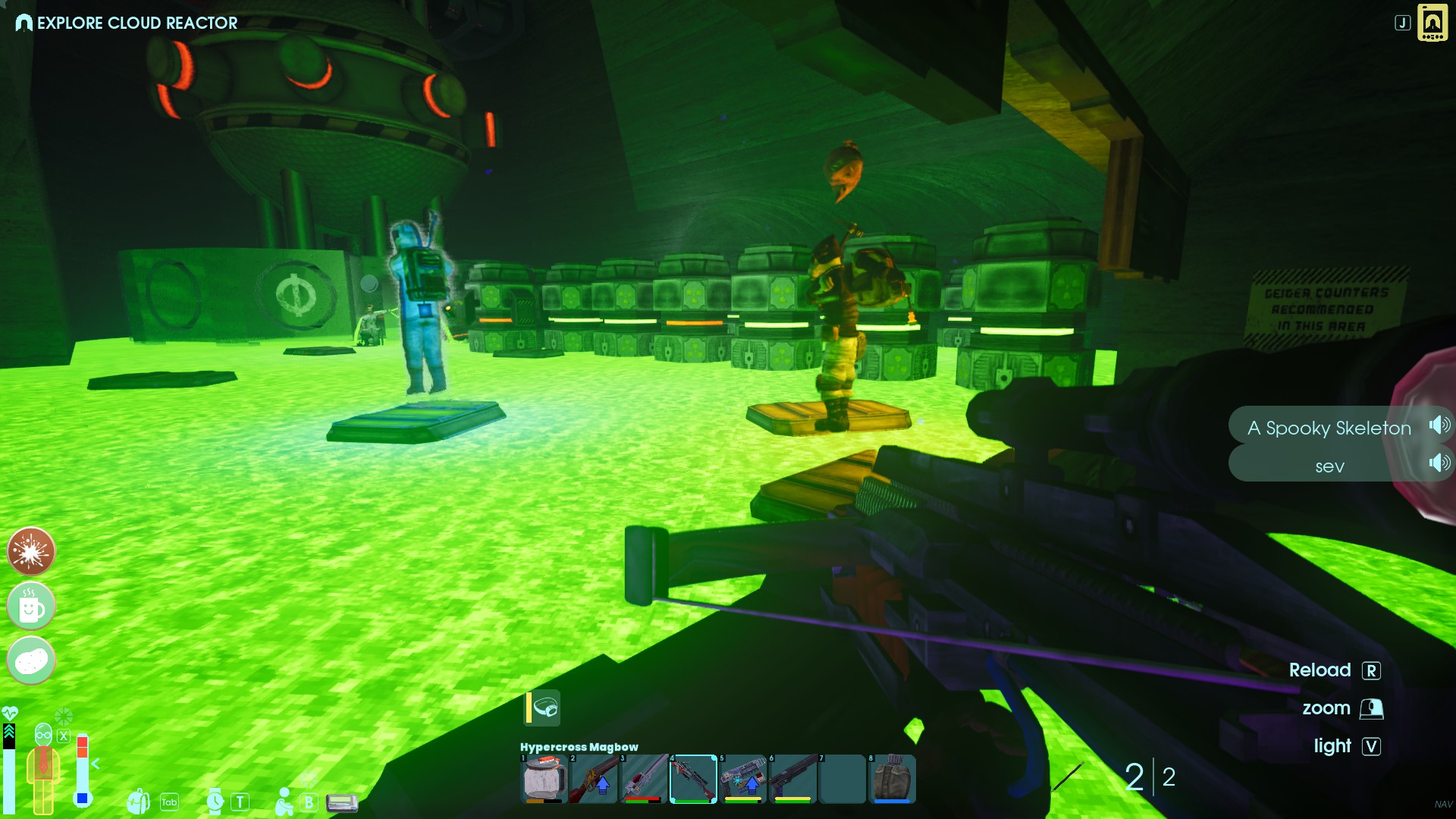
Task: Click the splatter status effect icon
Action: coord(31,551)
